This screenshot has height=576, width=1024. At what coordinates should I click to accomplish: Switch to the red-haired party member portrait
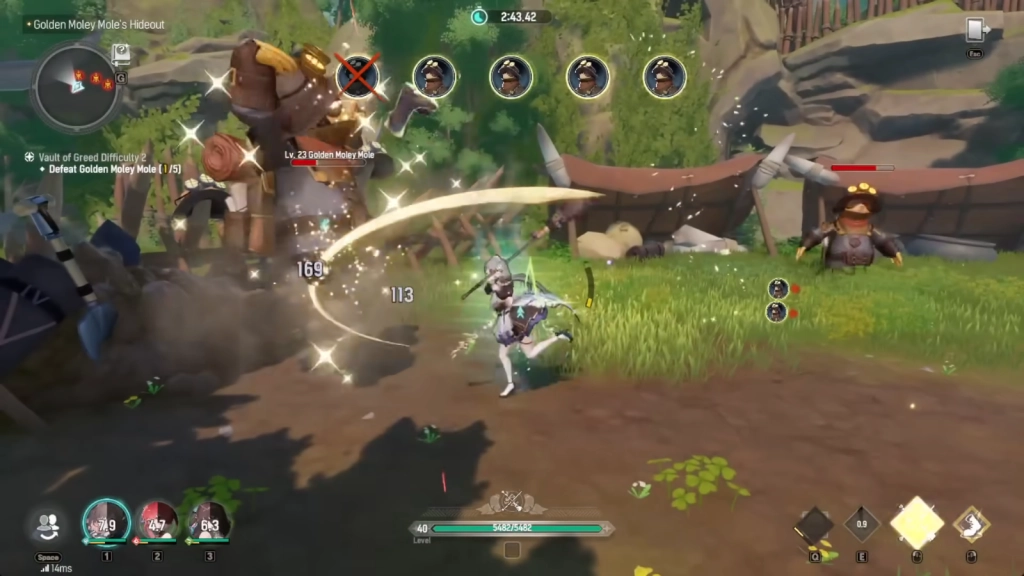(x=157, y=522)
